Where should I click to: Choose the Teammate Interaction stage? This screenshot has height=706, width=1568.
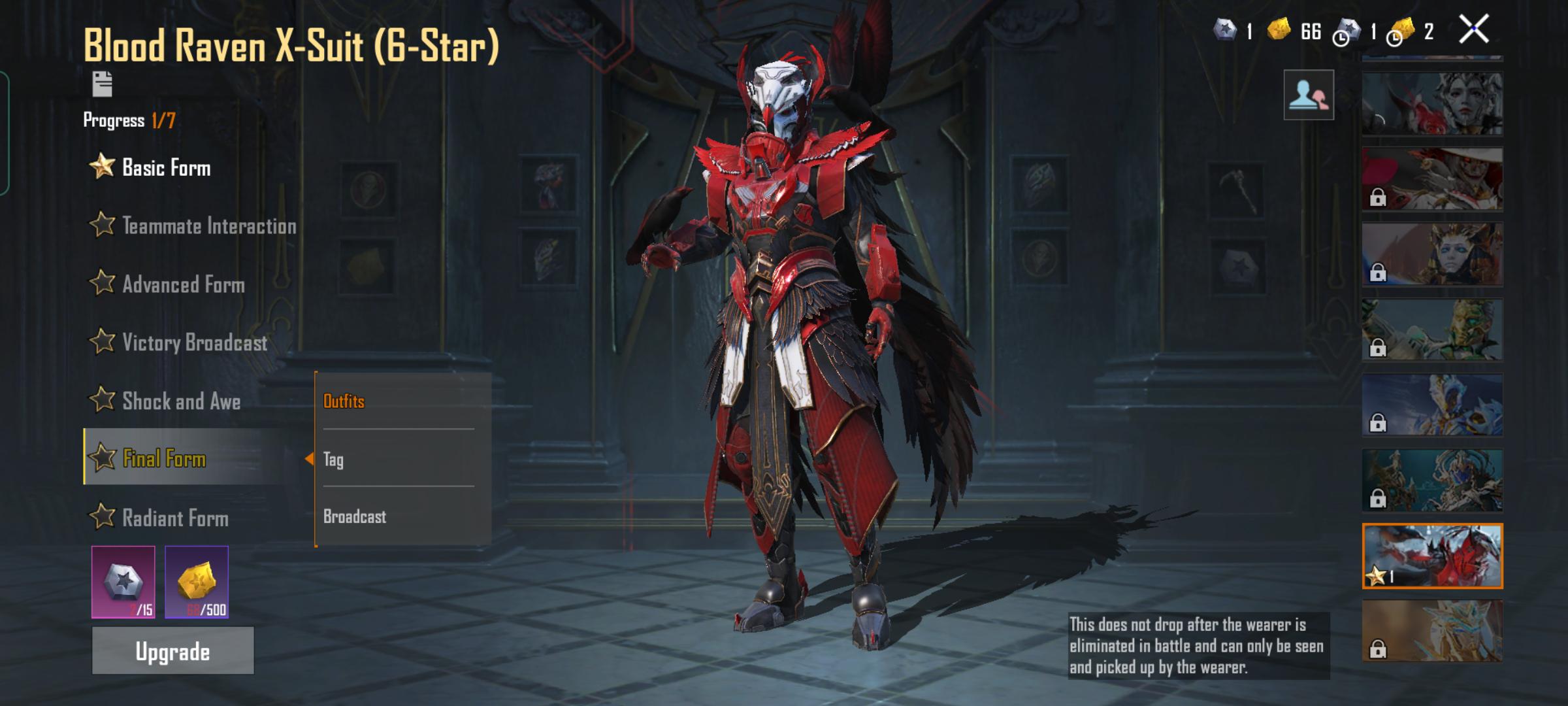tap(208, 226)
